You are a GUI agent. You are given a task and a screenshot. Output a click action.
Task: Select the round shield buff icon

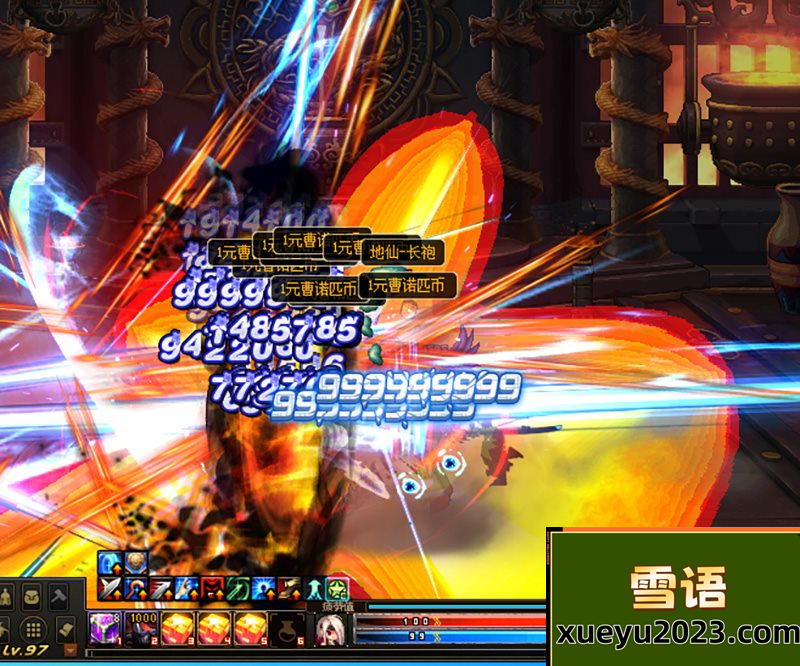(x=135, y=564)
